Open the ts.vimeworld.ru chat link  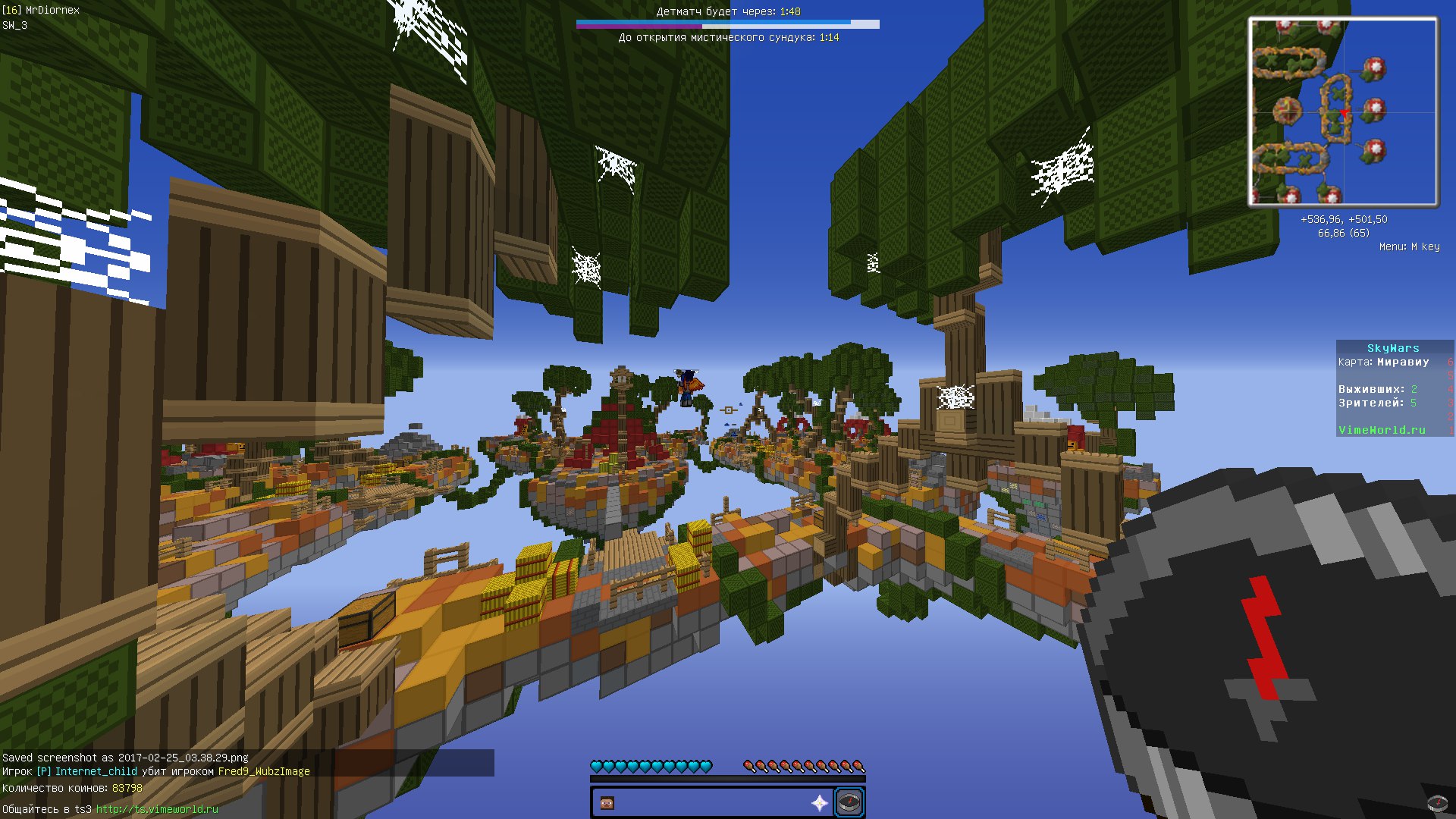pyautogui.click(x=157, y=809)
